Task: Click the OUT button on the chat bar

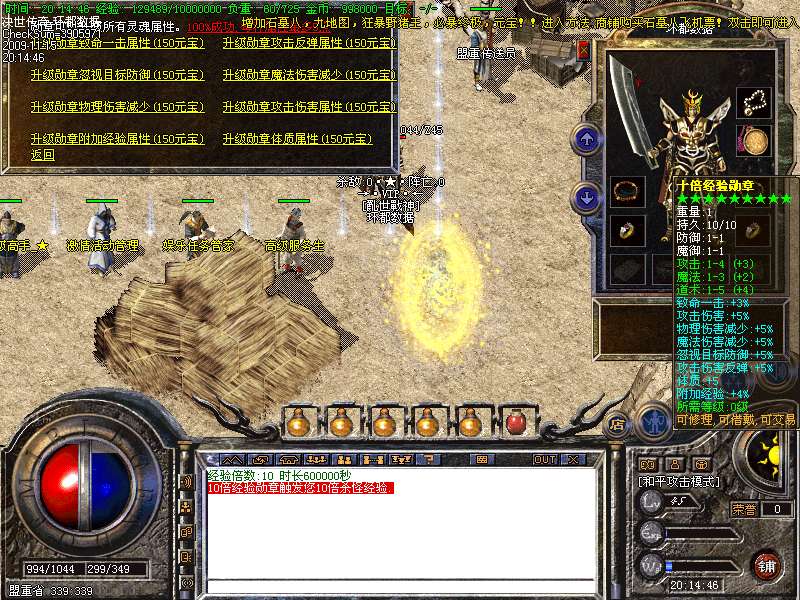Action: [545, 460]
